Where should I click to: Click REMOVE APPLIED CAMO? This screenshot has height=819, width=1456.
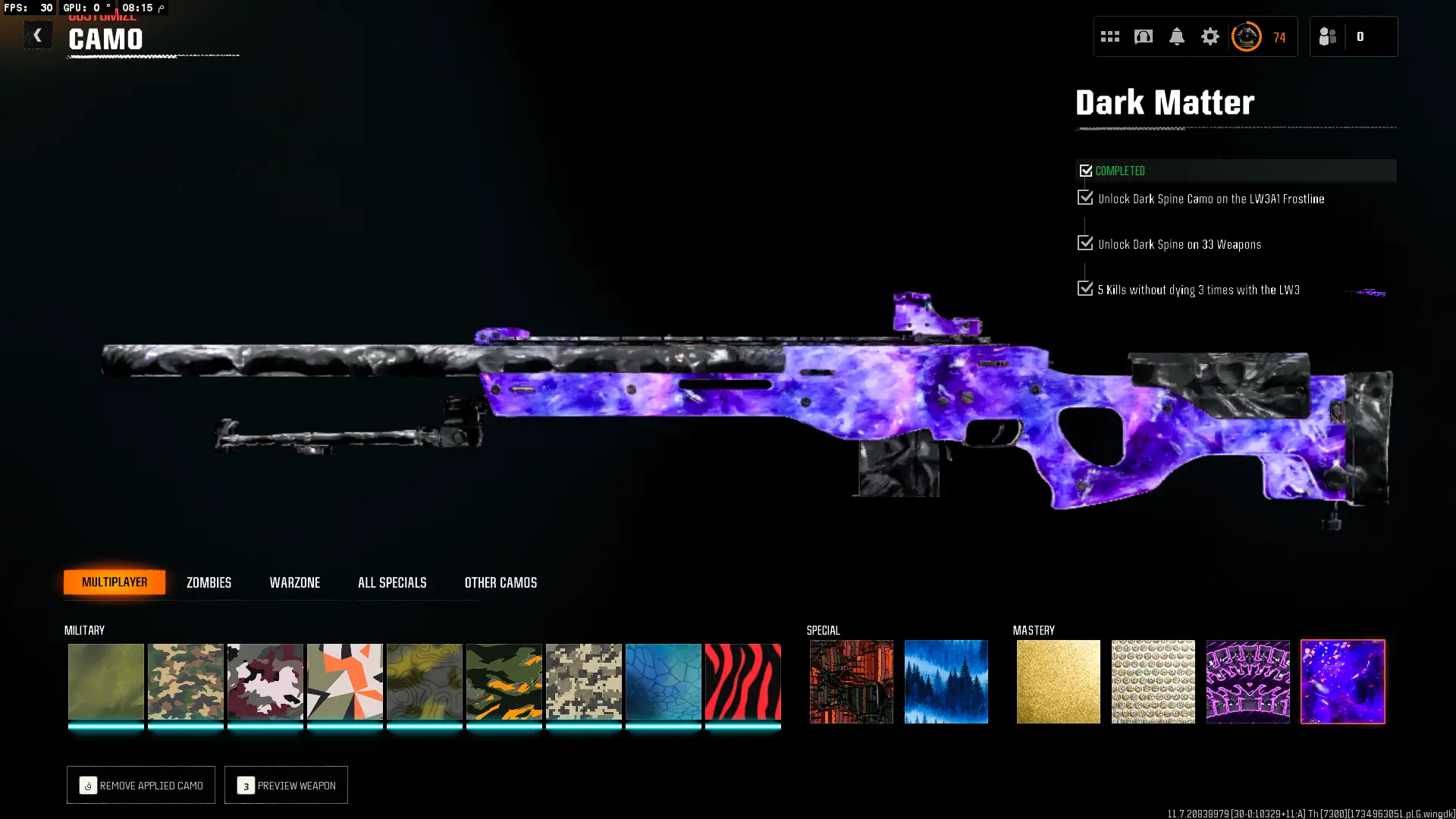tap(140, 785)
